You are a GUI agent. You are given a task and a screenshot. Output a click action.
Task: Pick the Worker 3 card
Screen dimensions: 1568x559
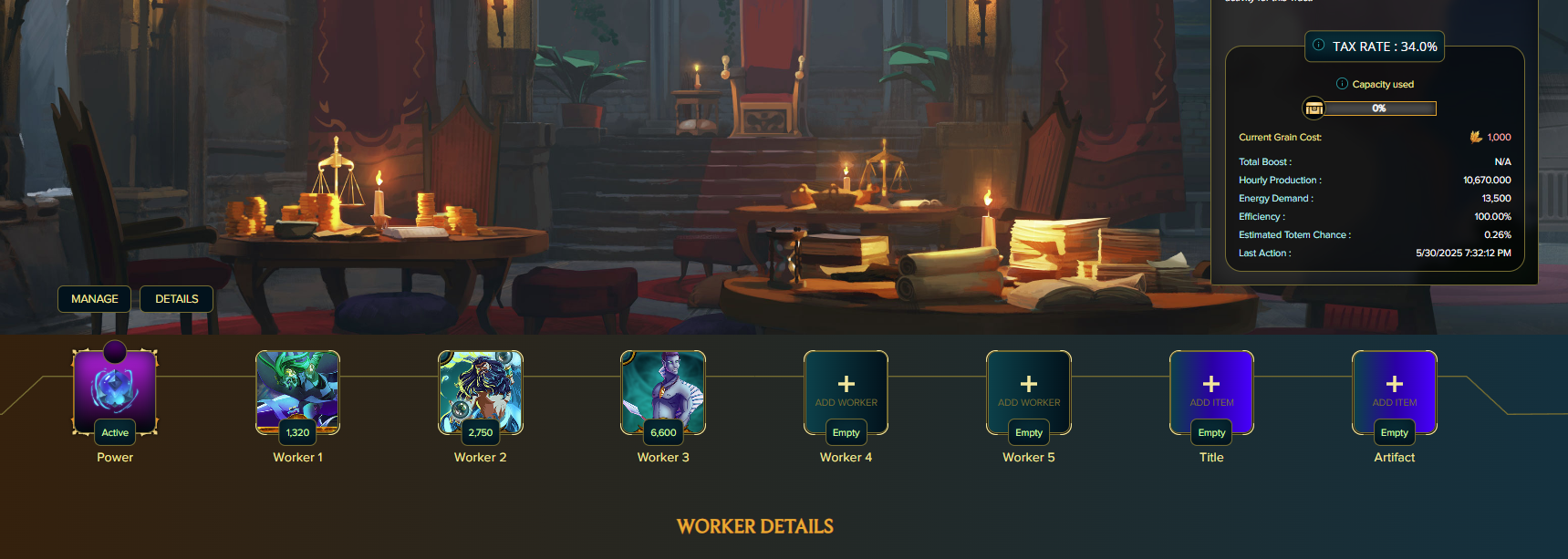point(663,392)
